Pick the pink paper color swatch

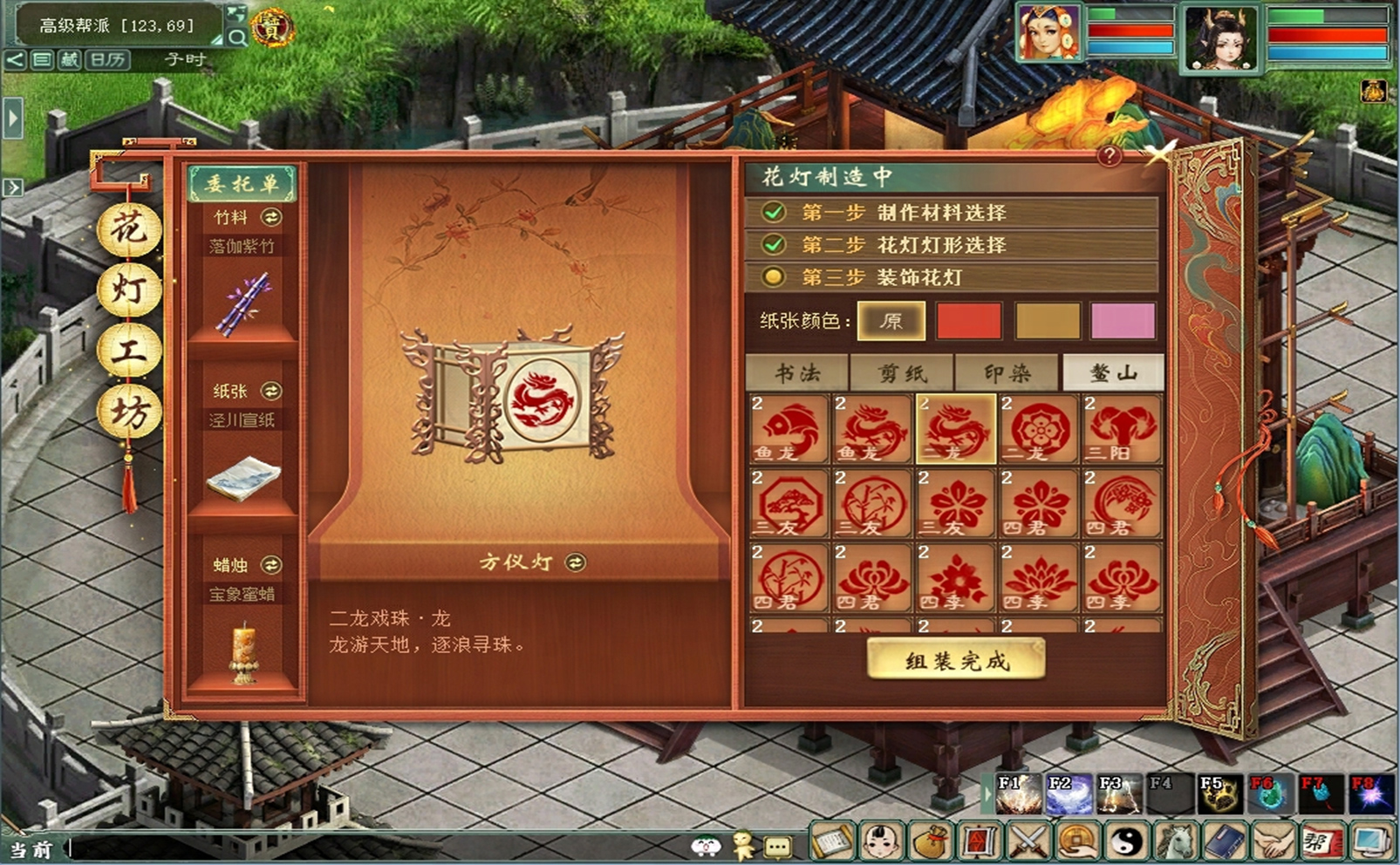coord(1123,321)
